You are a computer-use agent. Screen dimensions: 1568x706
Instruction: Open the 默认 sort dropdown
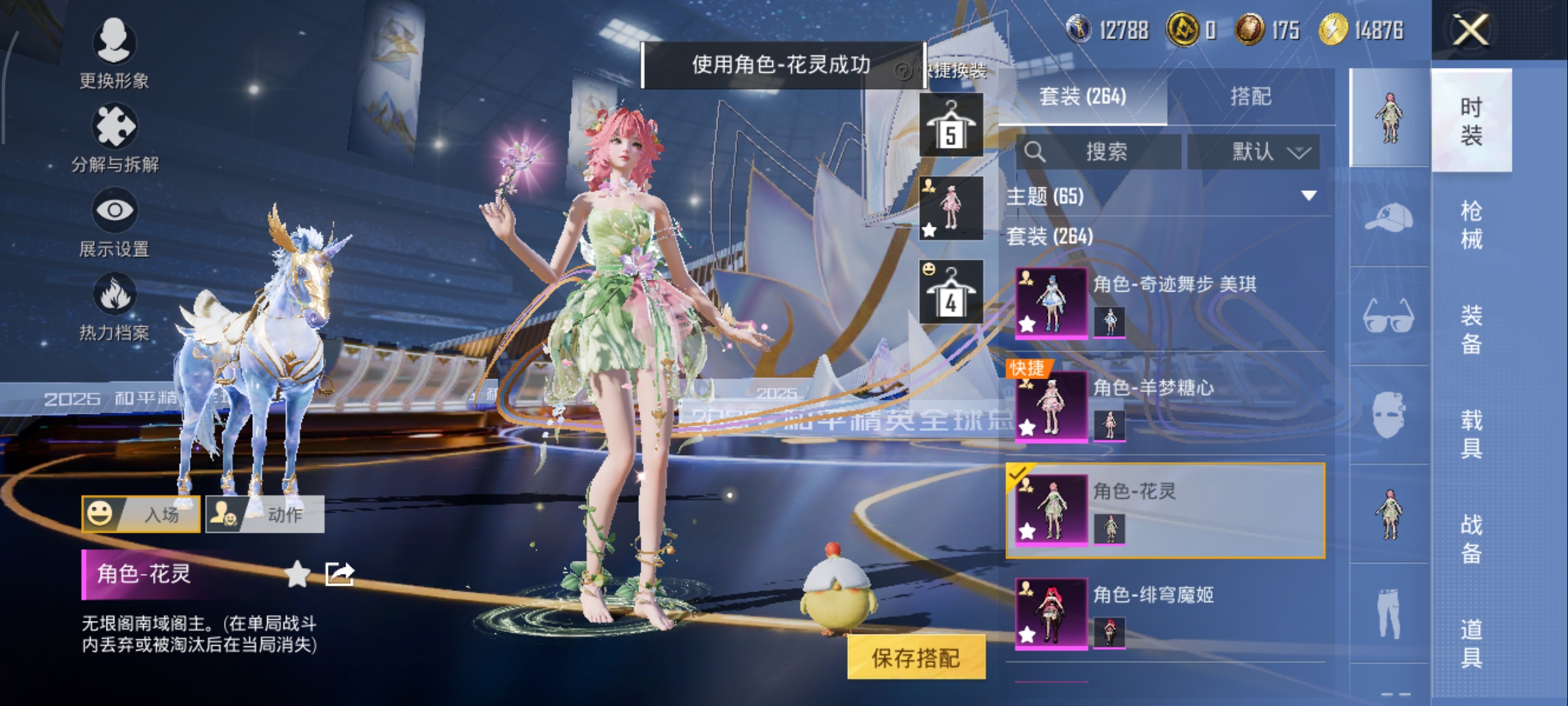coord(1253,152)
